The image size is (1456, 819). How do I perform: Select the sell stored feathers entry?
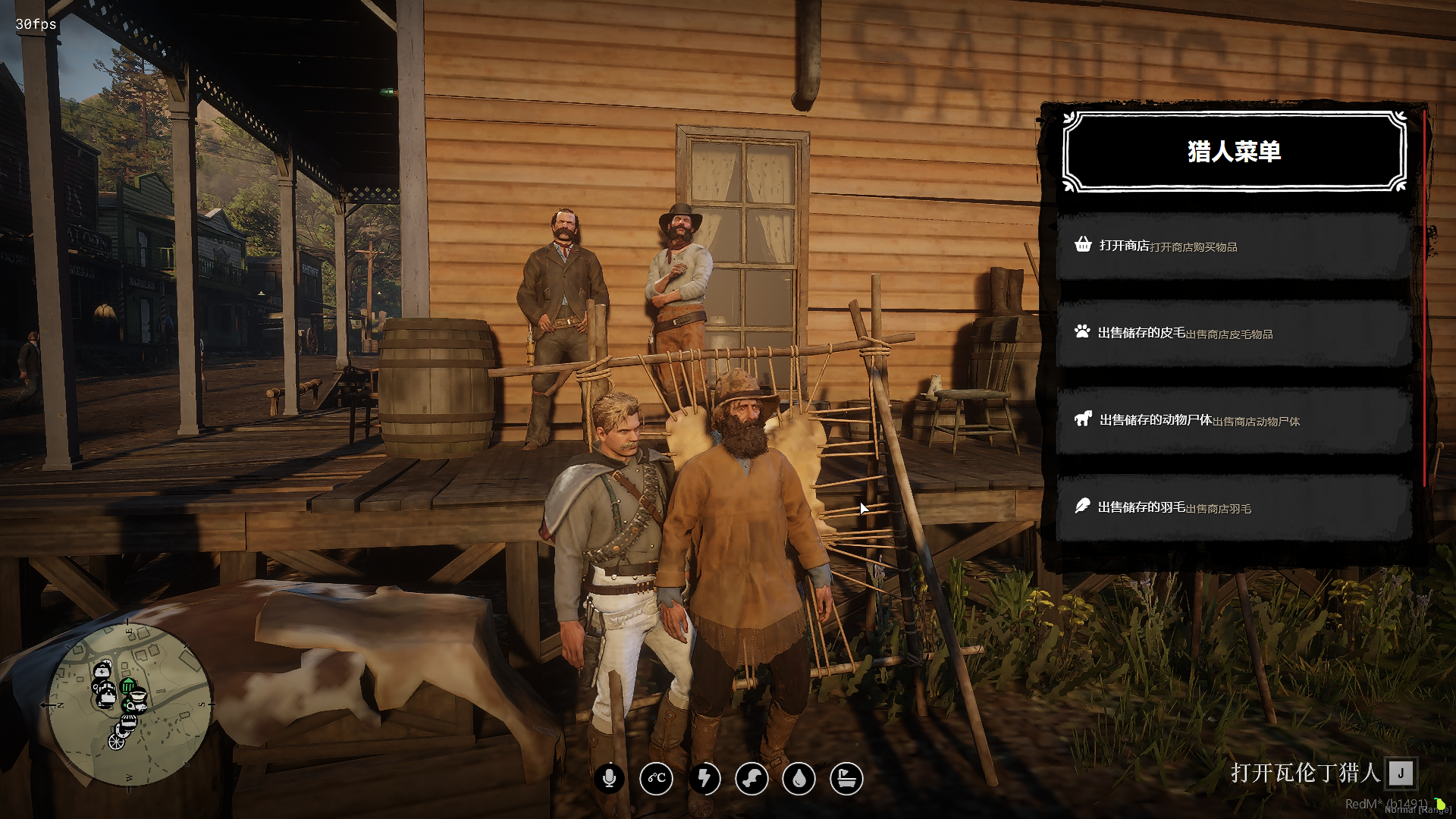1233,507
